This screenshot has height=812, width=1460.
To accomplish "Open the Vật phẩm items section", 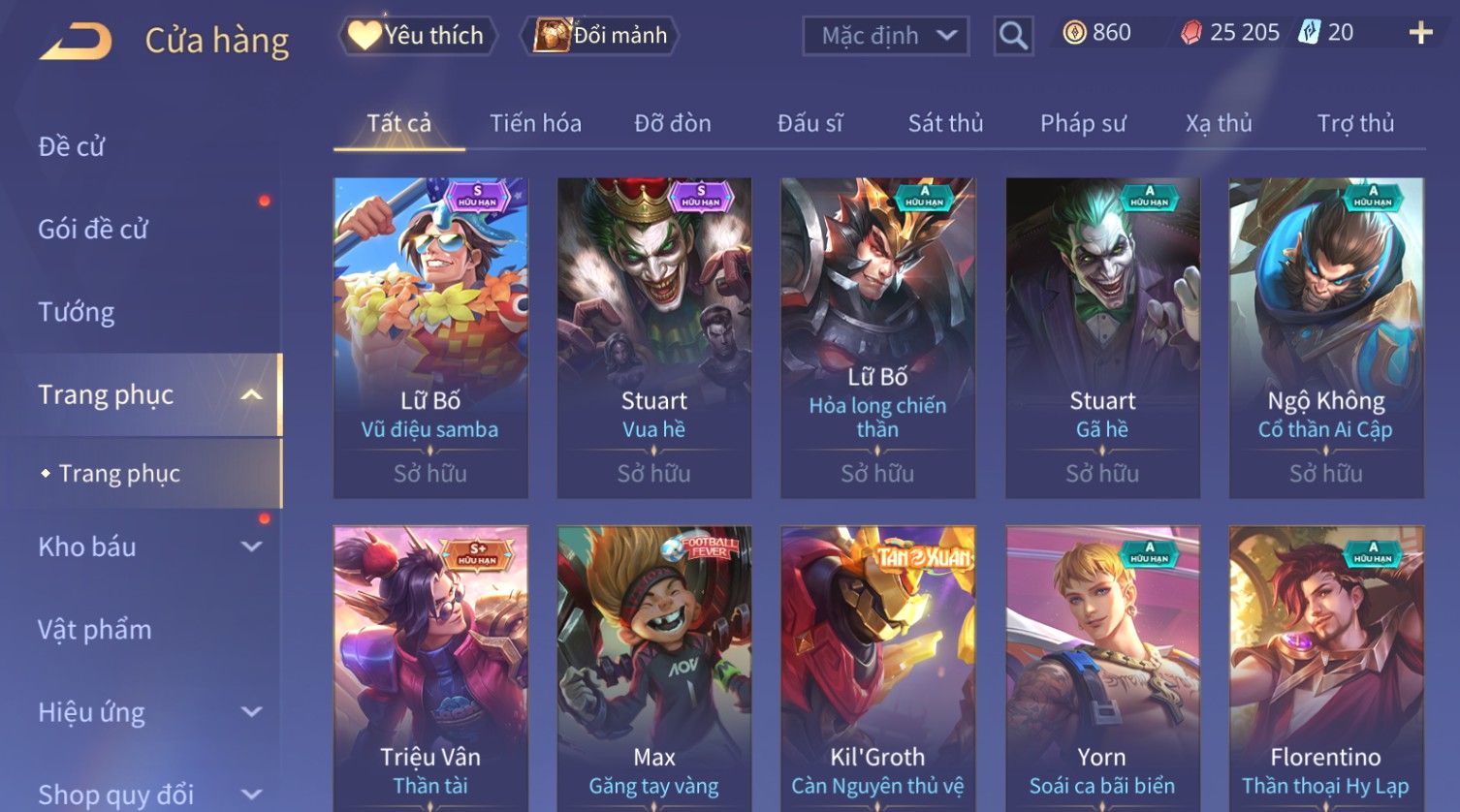I will coord(95,630).
